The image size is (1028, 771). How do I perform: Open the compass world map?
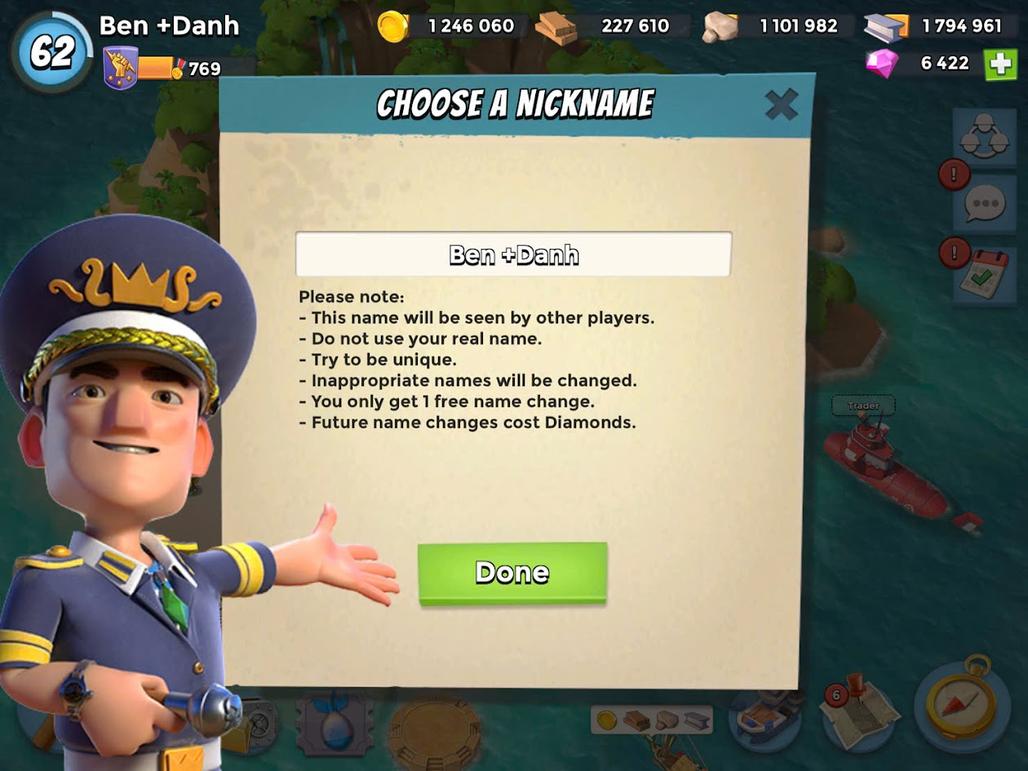click(959, 702)
